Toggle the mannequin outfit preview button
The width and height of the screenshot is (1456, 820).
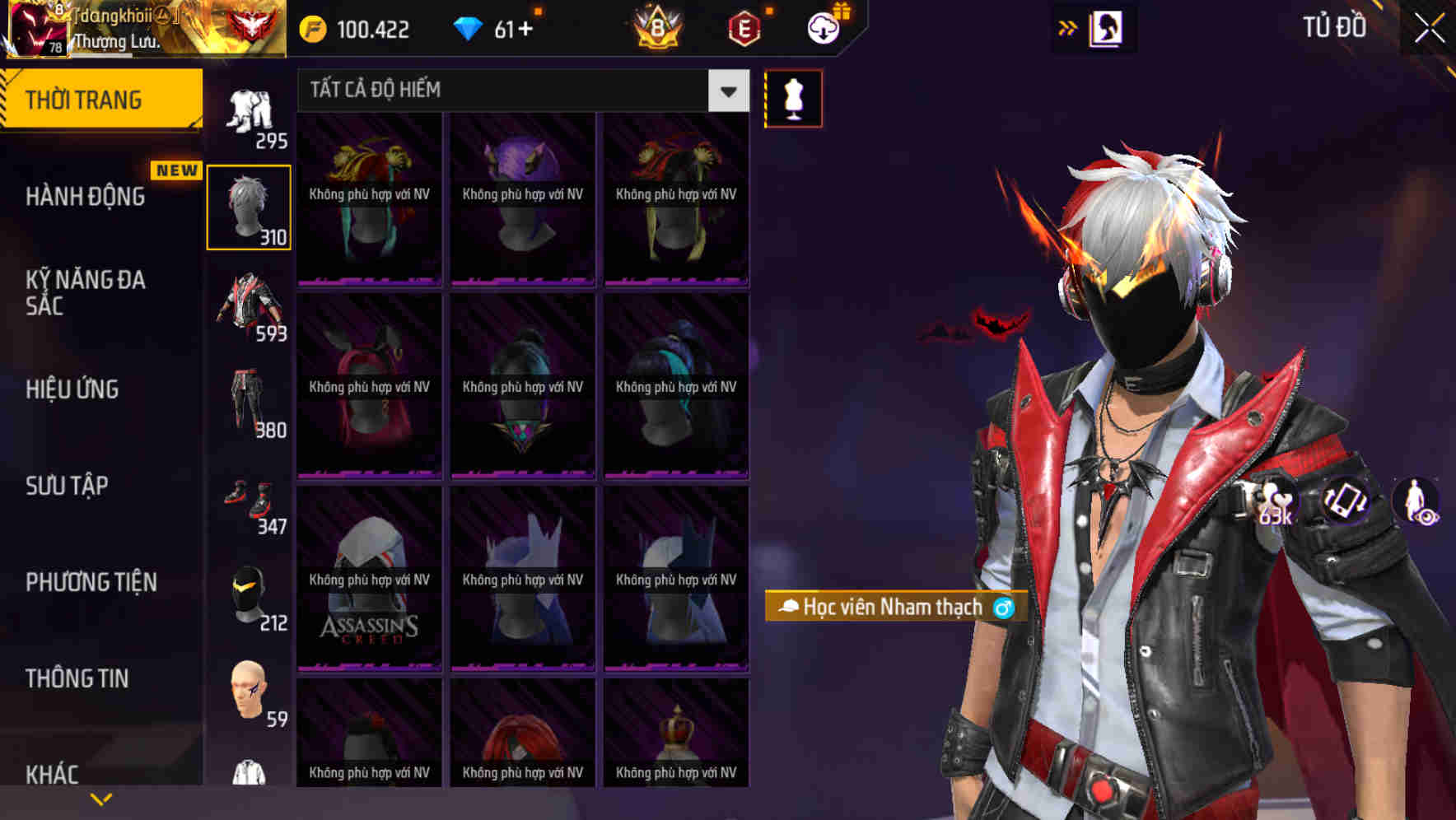[793, 98]
